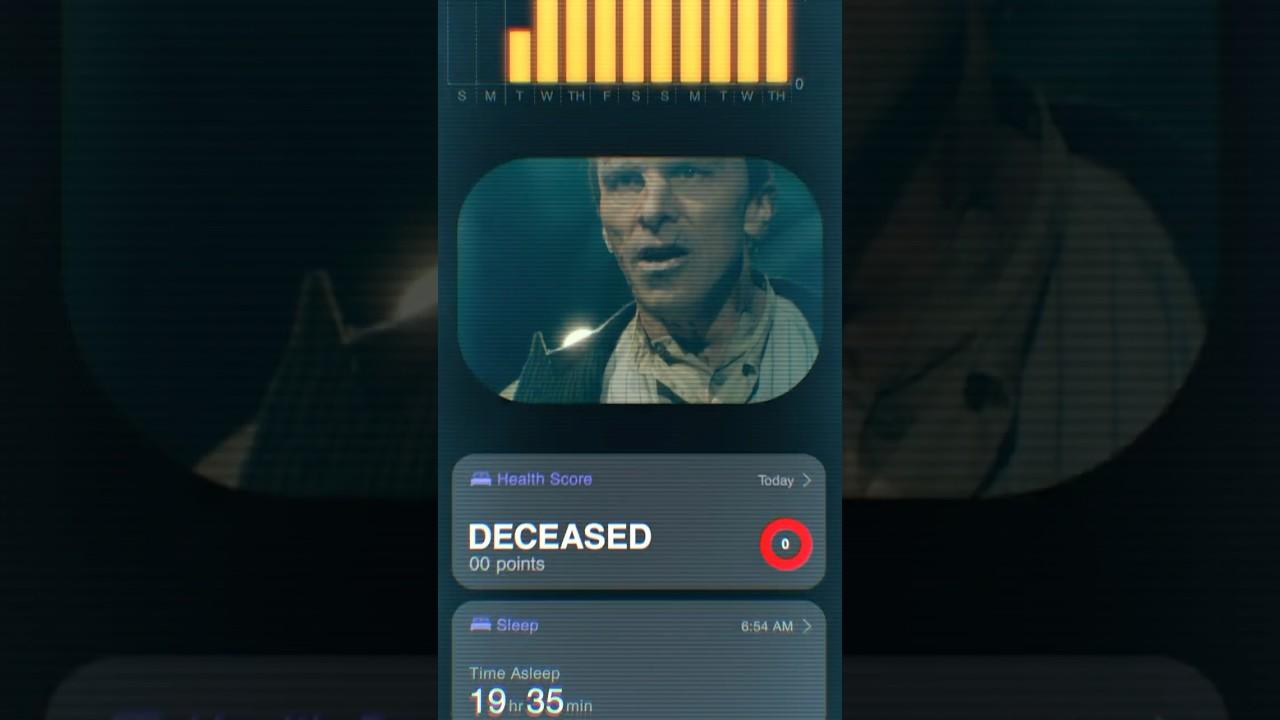Select the first Wednesday bar in the chart
The image size is (1280, 720).
pos(547,40)
